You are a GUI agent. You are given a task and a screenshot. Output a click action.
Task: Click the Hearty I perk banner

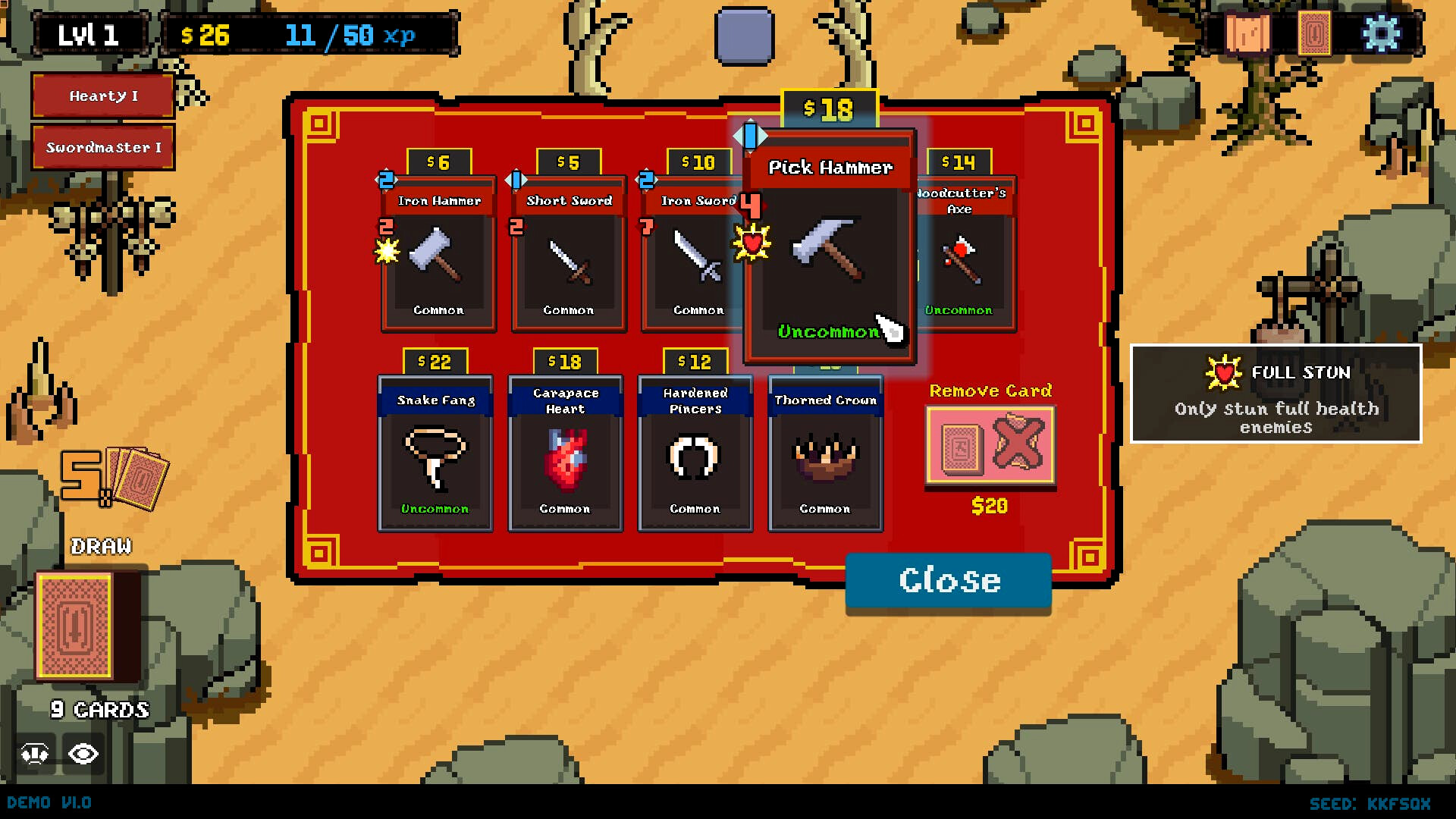coord(103,96)
